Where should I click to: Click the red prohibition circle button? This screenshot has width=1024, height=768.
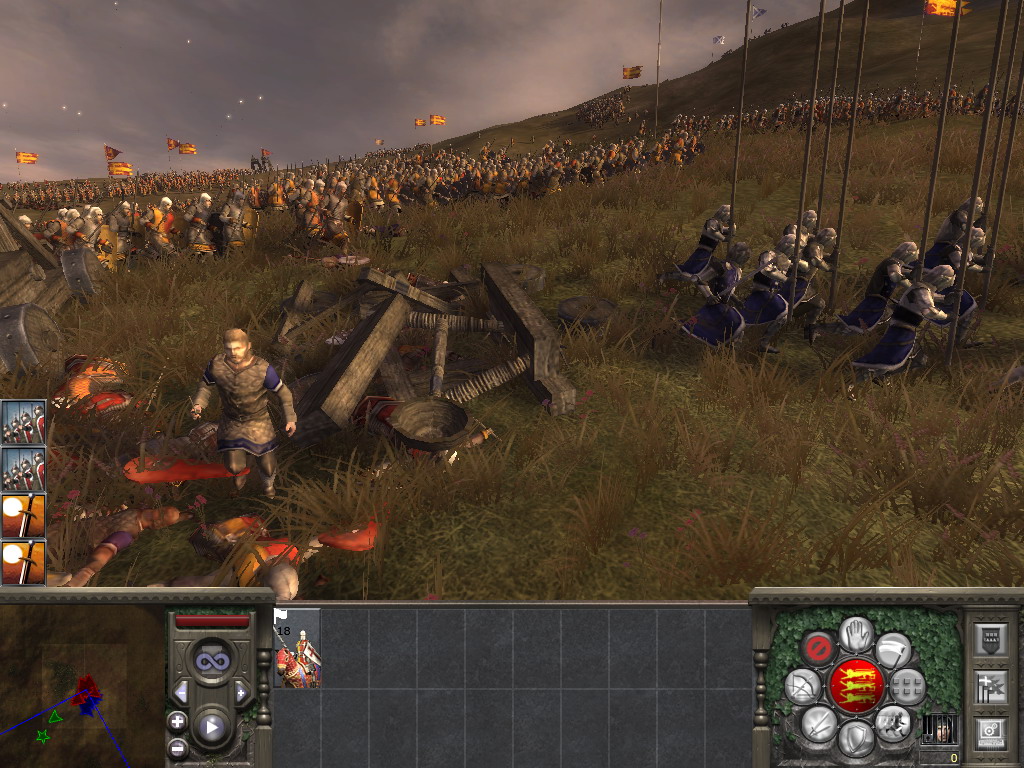click(819, 649)
